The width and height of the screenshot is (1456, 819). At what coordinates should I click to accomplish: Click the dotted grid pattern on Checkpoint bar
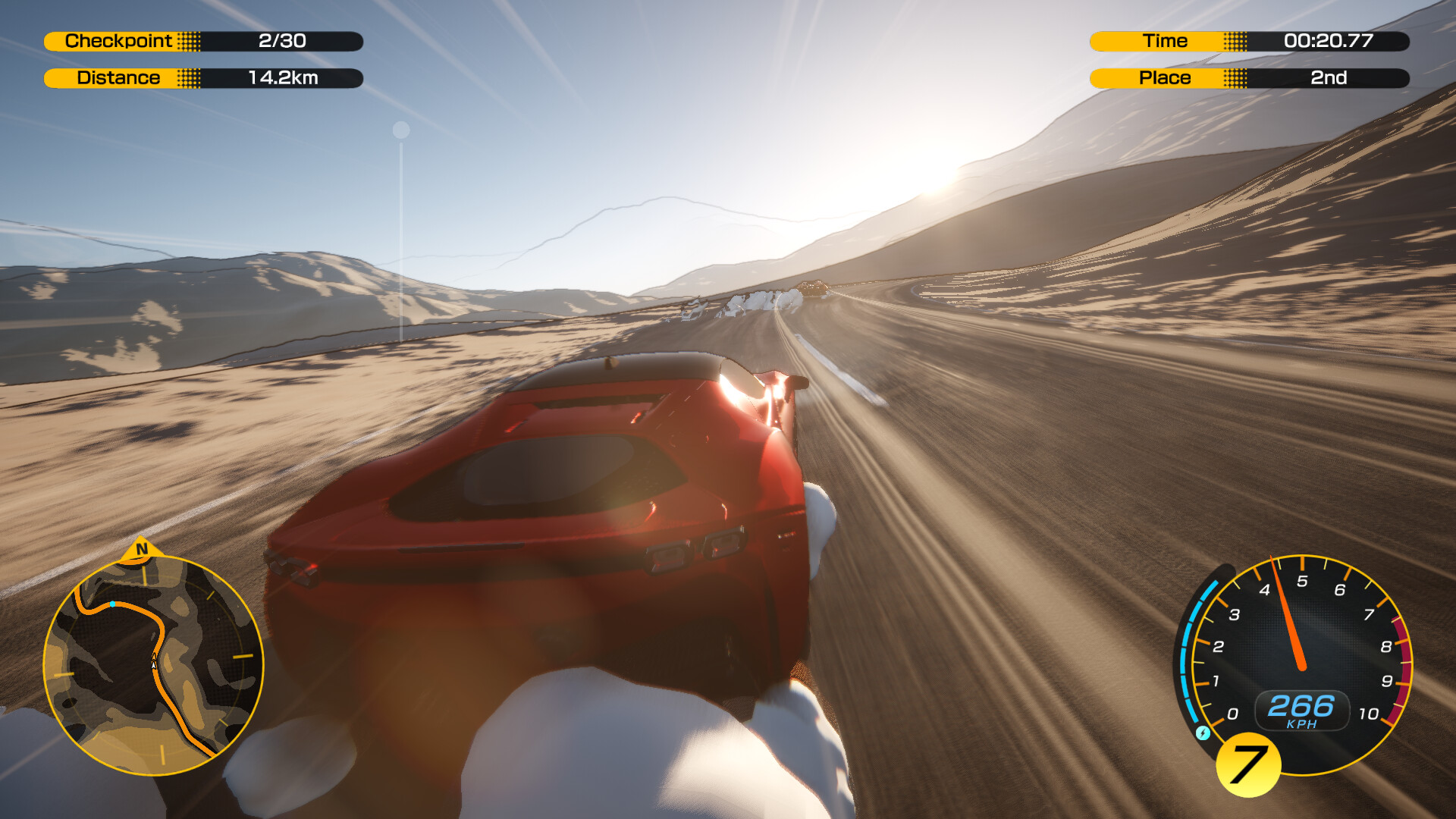[x=190, y=42]
